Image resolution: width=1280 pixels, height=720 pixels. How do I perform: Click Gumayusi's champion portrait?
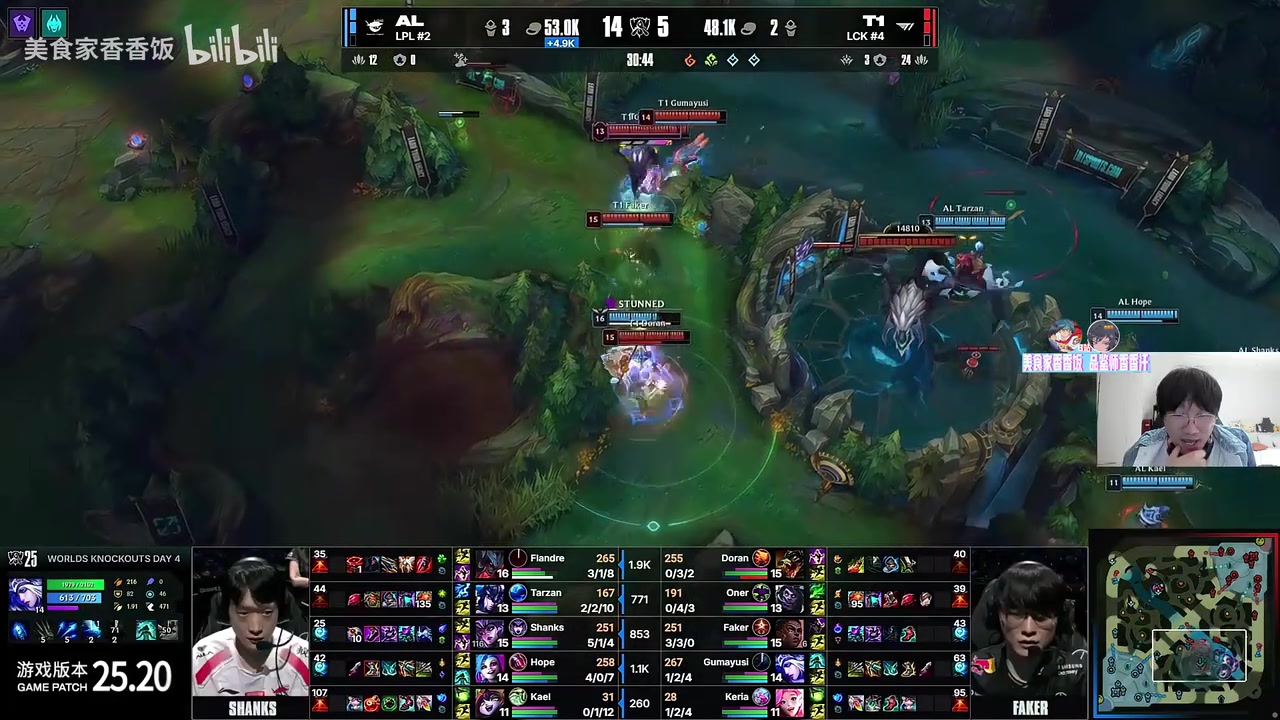click(x=788, y=668)
